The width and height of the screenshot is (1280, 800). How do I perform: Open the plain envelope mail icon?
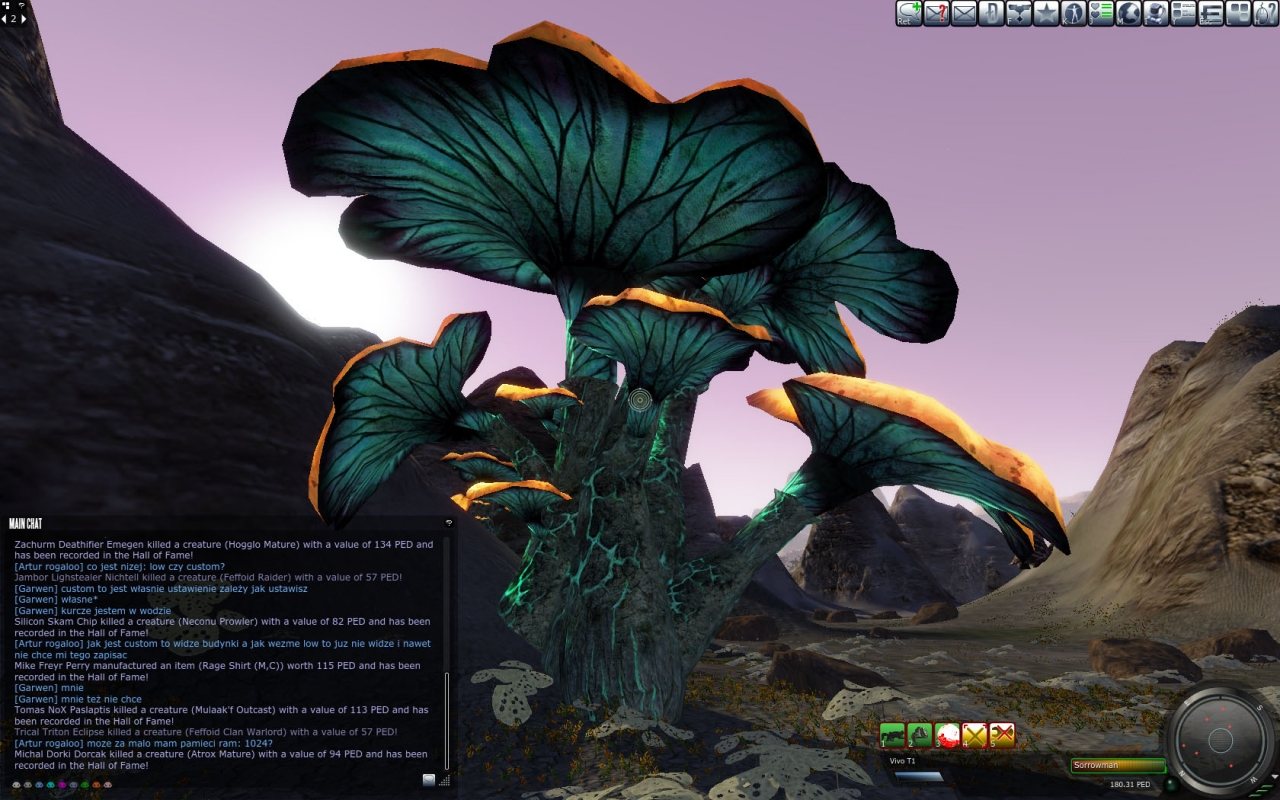click(964, 13)
